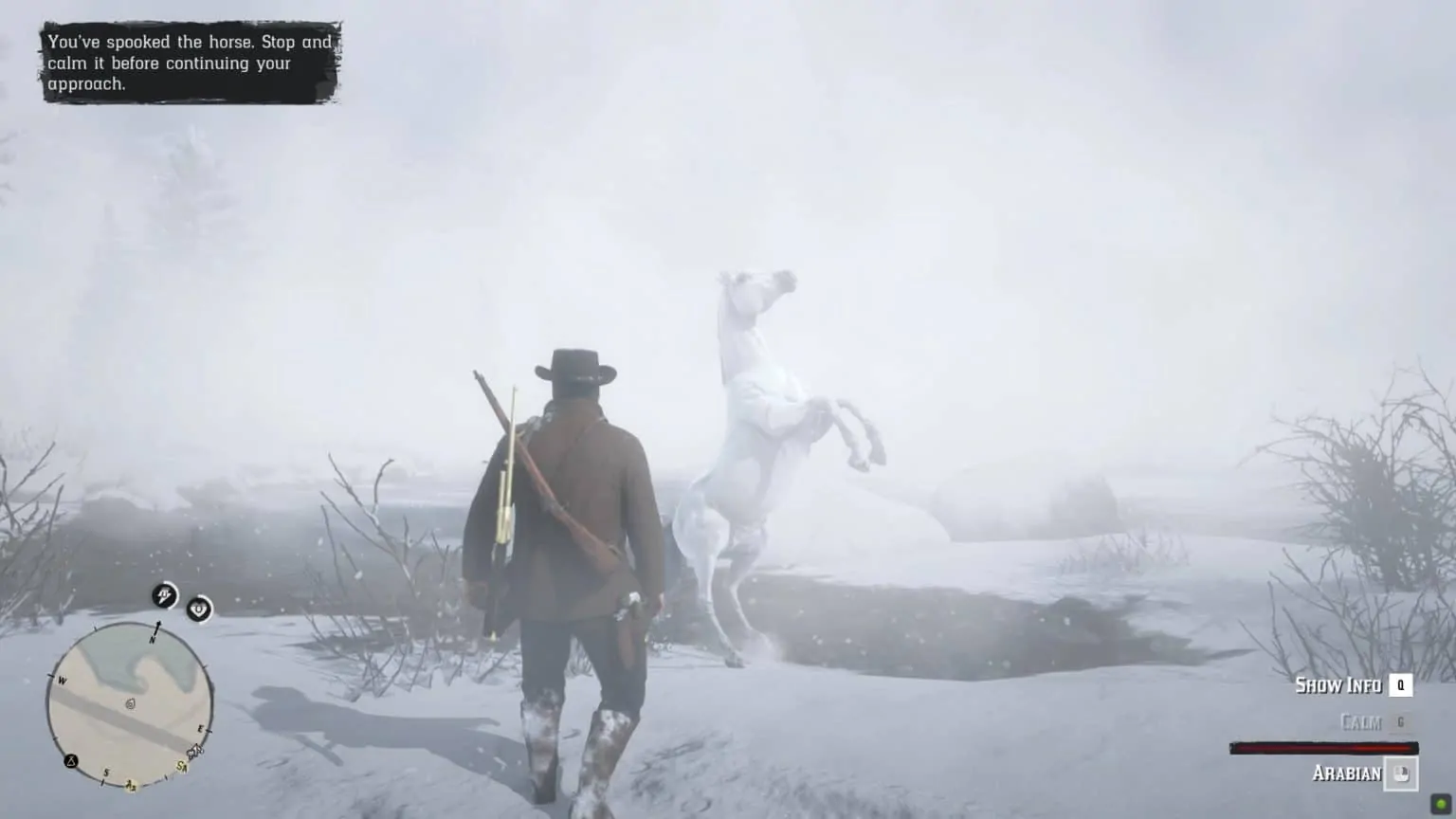Click the north compass arrow on the minimap
Image resolution: width=1456 pixels, height=819 pixels.
coord(158,627)
